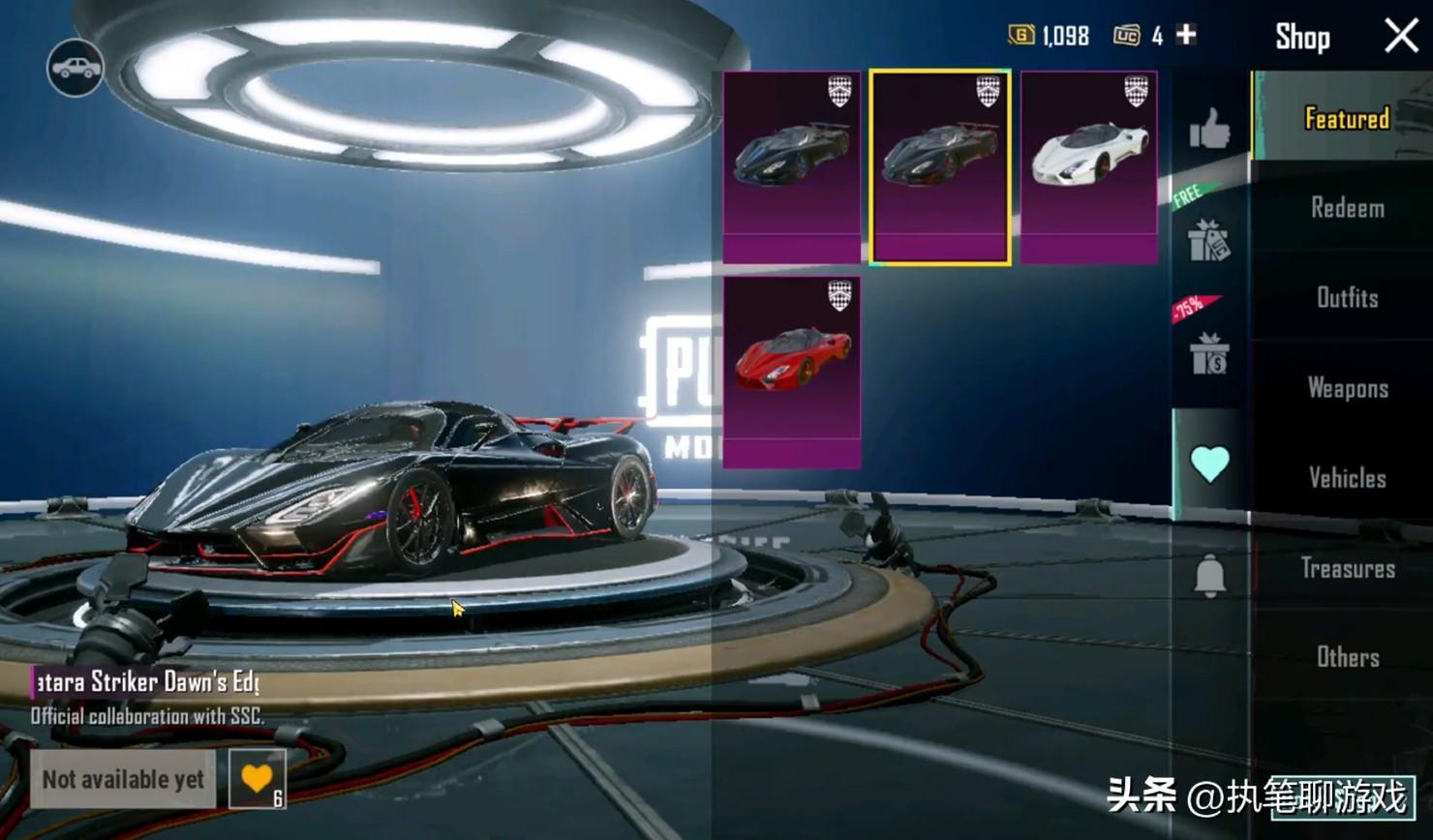Go to the Vehicles category

pyautogui.click(x=1347, y=478)
